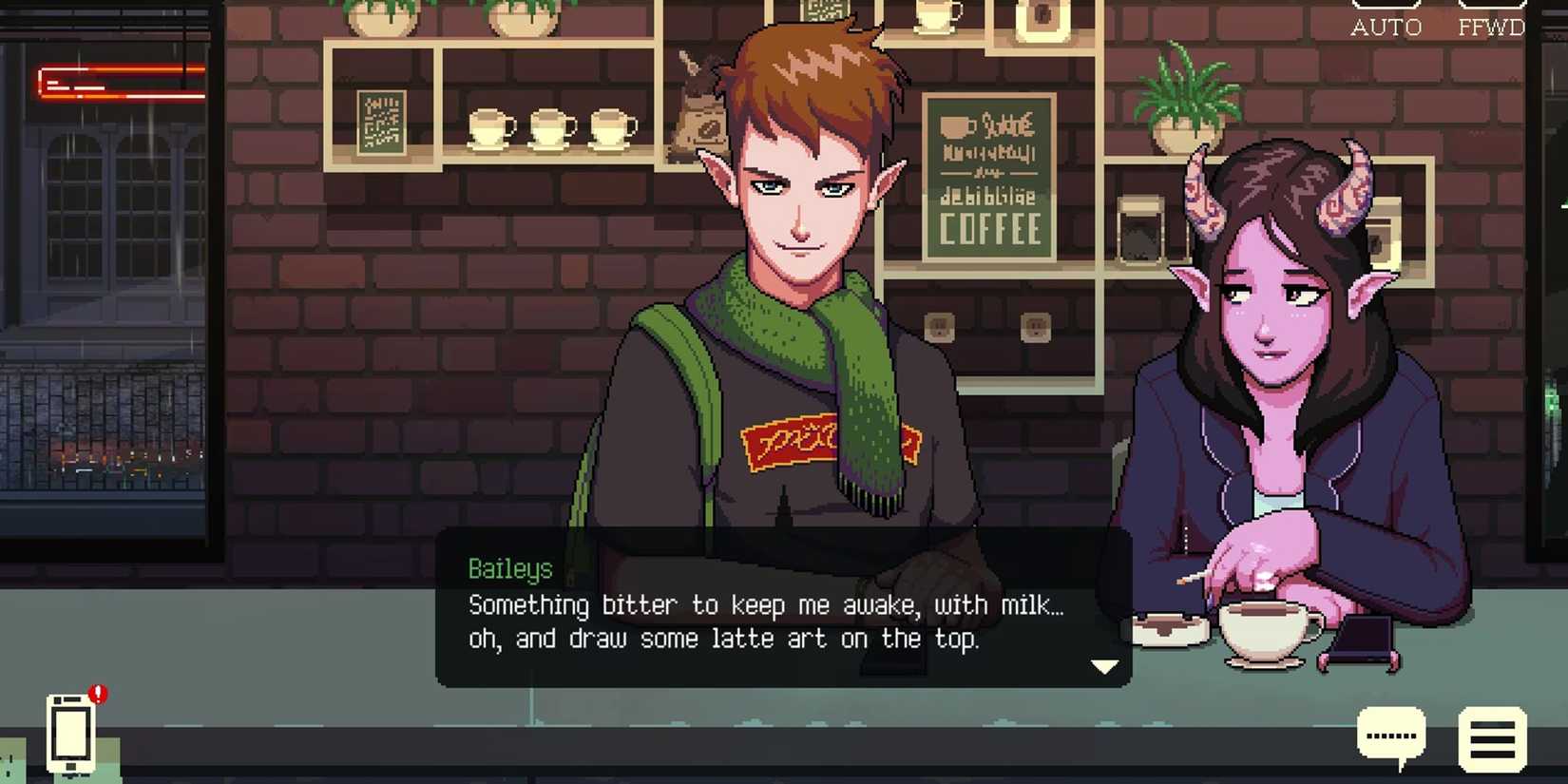
Task: Click the Baileys name label in the dialogue box
Action: [x=511, y=568]
